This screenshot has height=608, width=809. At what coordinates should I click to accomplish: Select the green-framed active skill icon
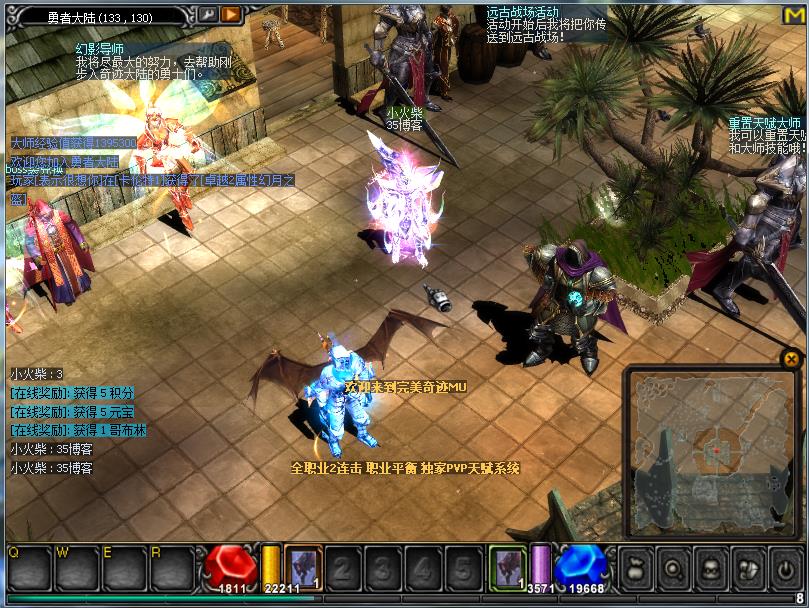pyautogui.click(x=507, y=568)
